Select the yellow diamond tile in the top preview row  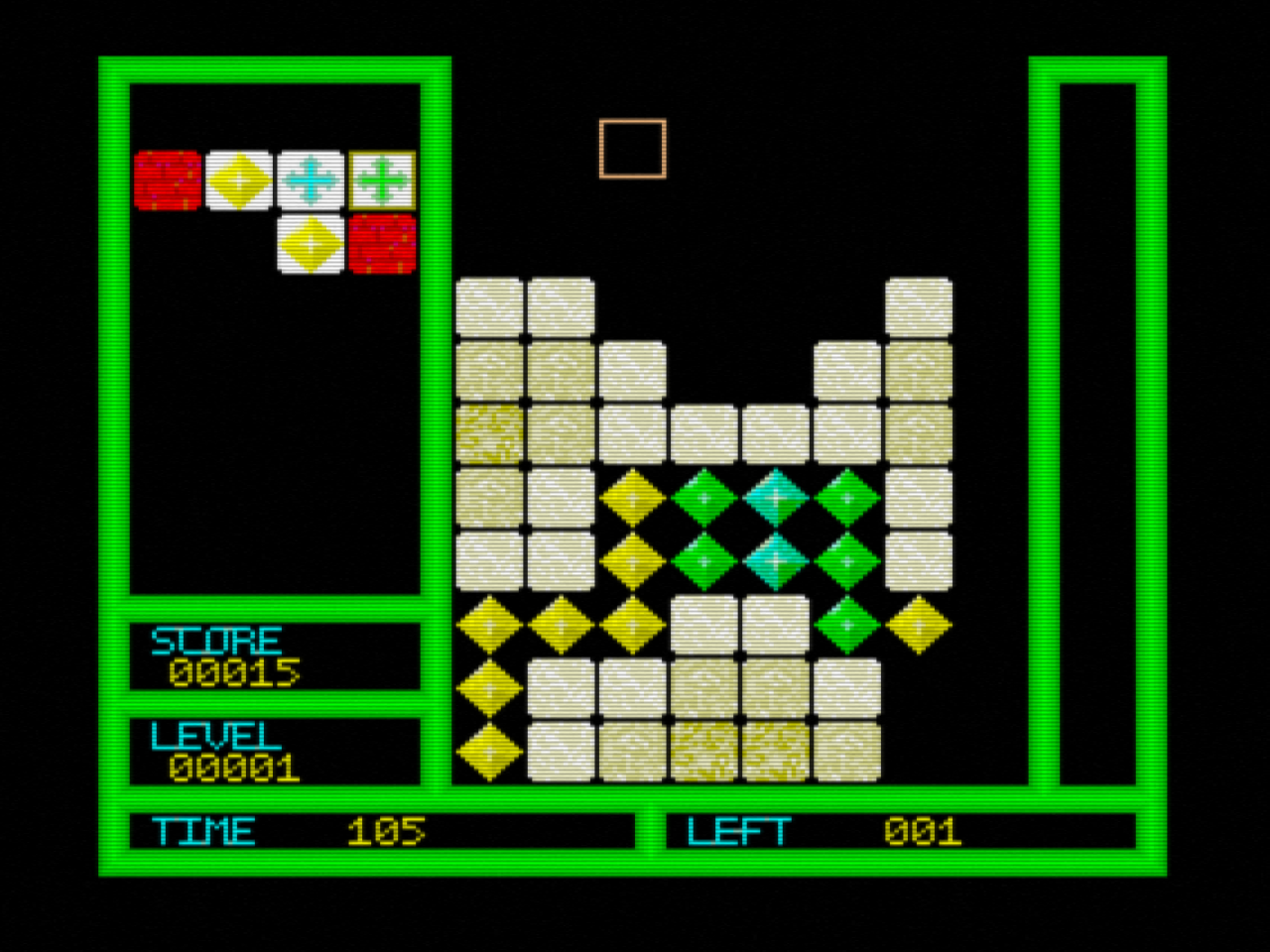click(238, 178)
